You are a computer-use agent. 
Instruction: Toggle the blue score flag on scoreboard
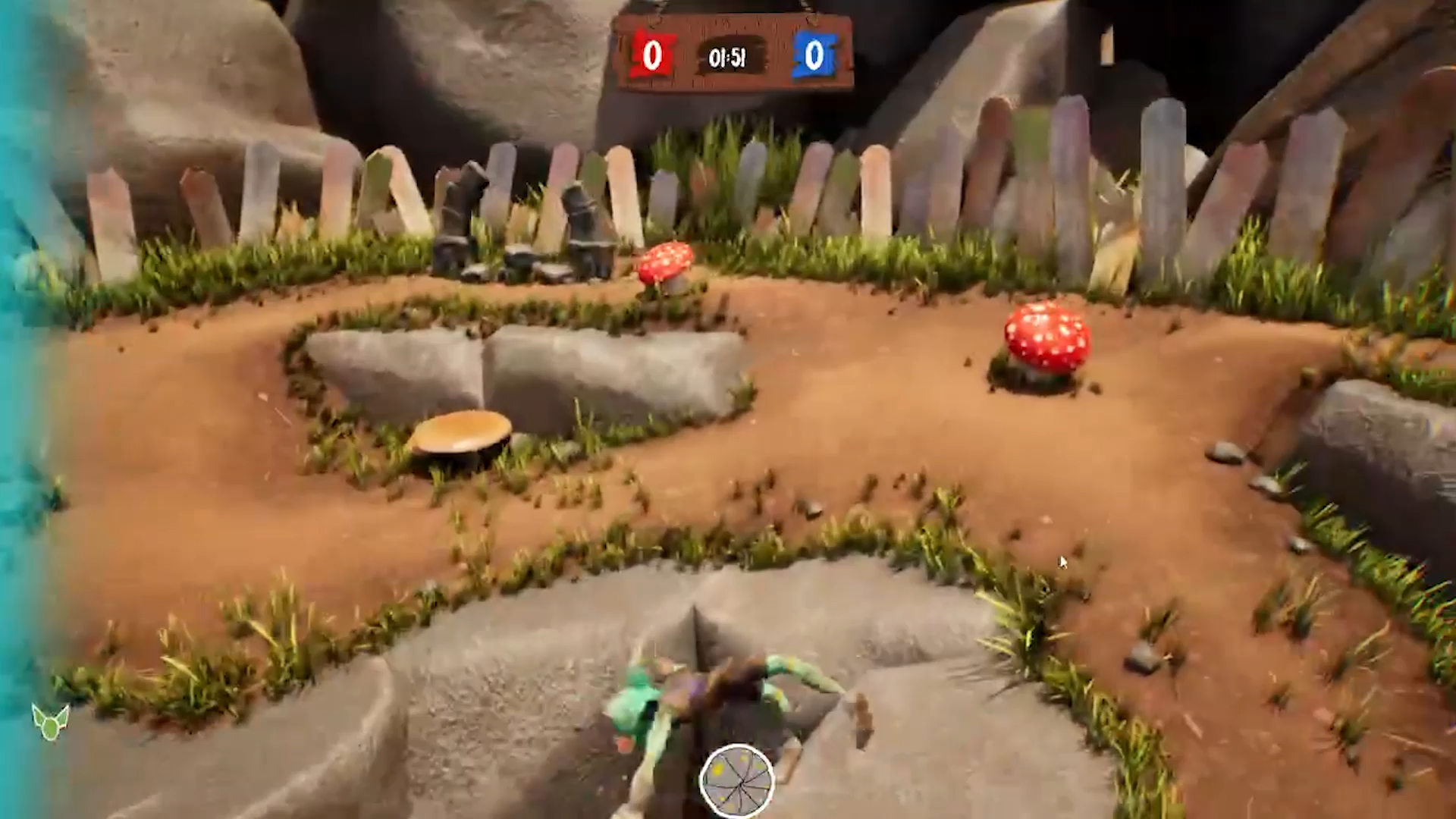(x=813, y=55)
